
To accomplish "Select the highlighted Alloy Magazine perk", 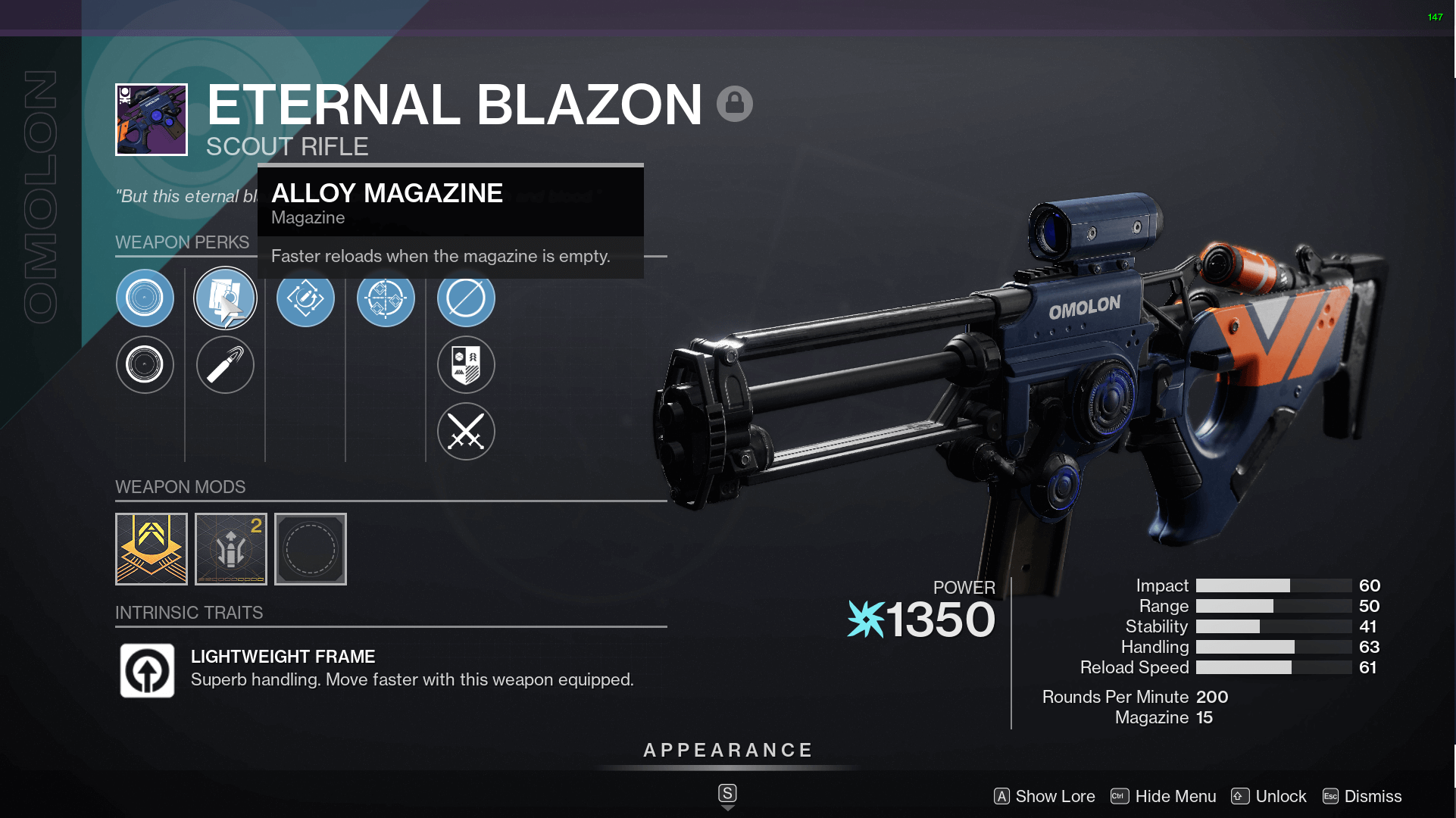I will (225, 298).
